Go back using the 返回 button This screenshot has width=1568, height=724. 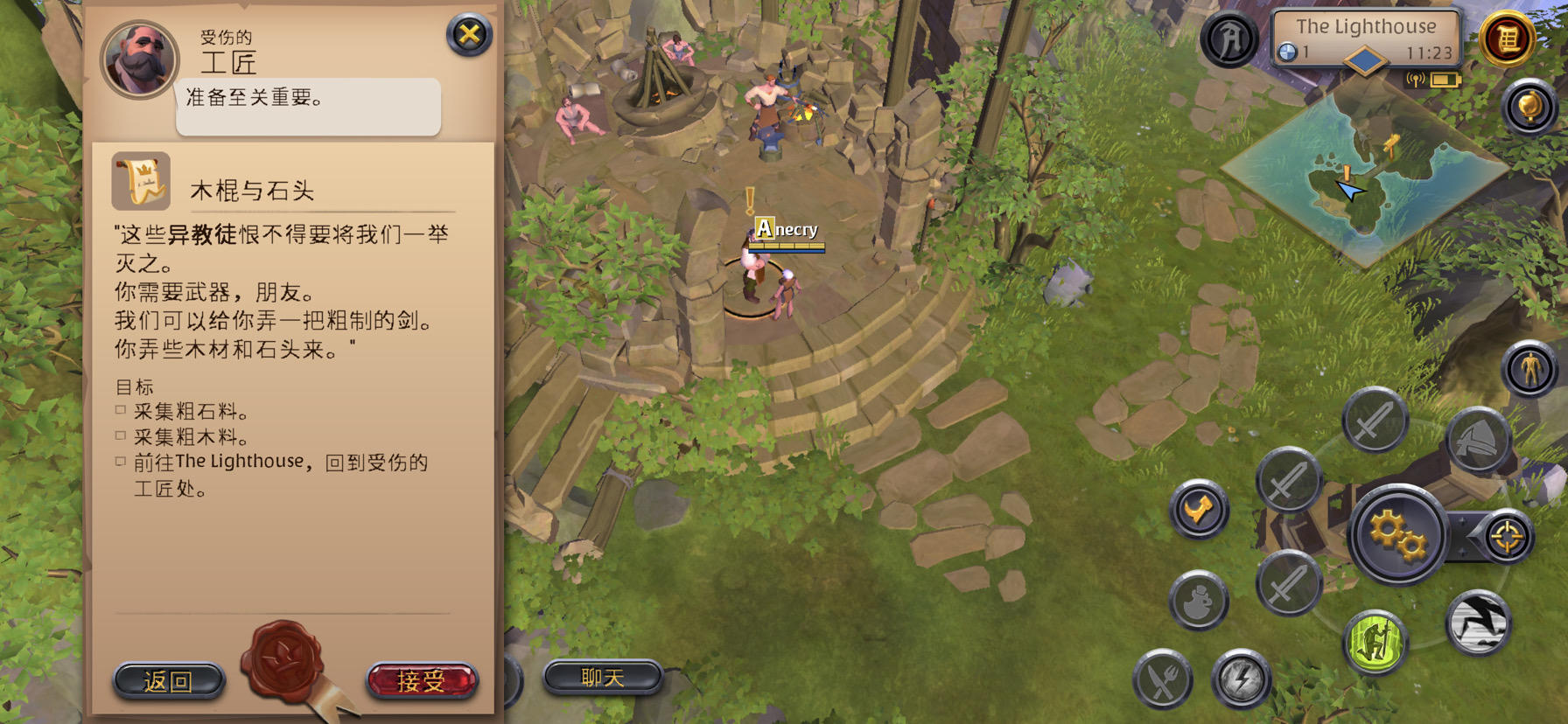pyautogui.click(x=168, y=680)
